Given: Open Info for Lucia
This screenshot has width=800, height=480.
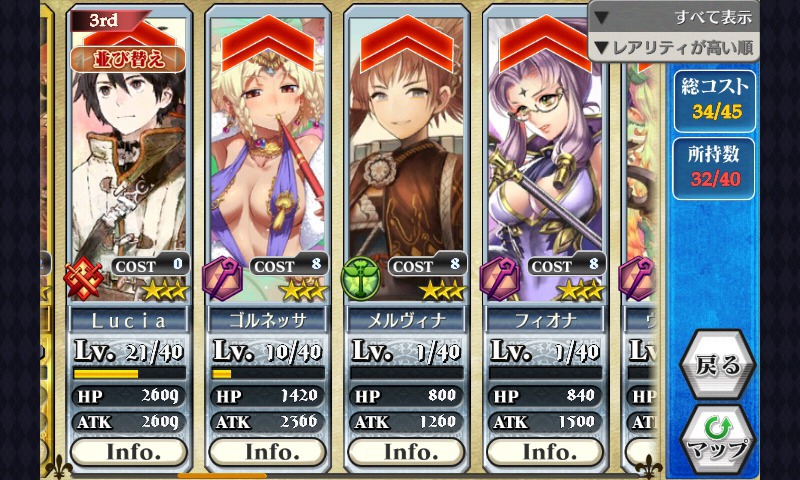Looking at the screenshot, I should pos(129,451).
